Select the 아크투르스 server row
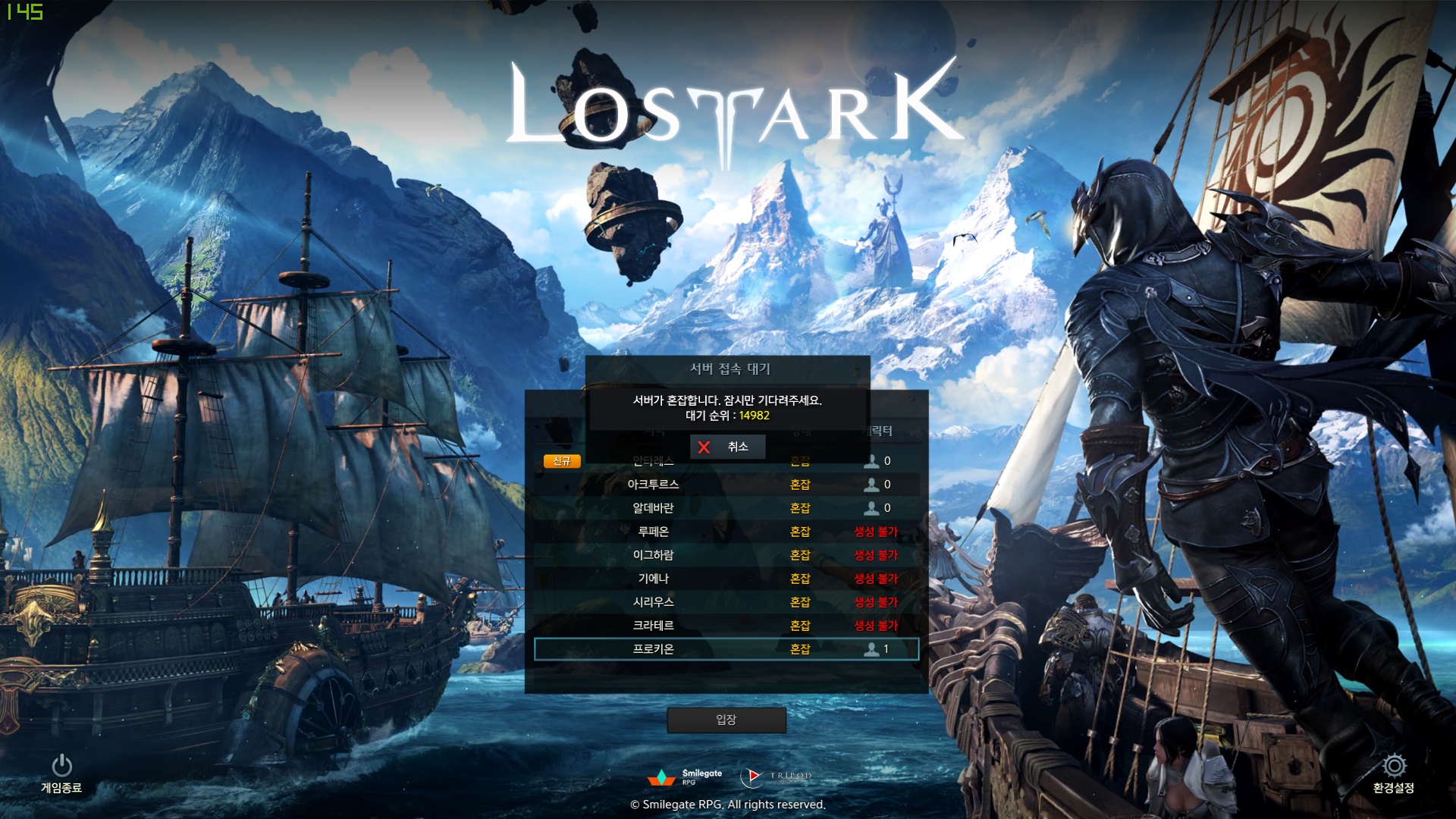 [726, 485]
